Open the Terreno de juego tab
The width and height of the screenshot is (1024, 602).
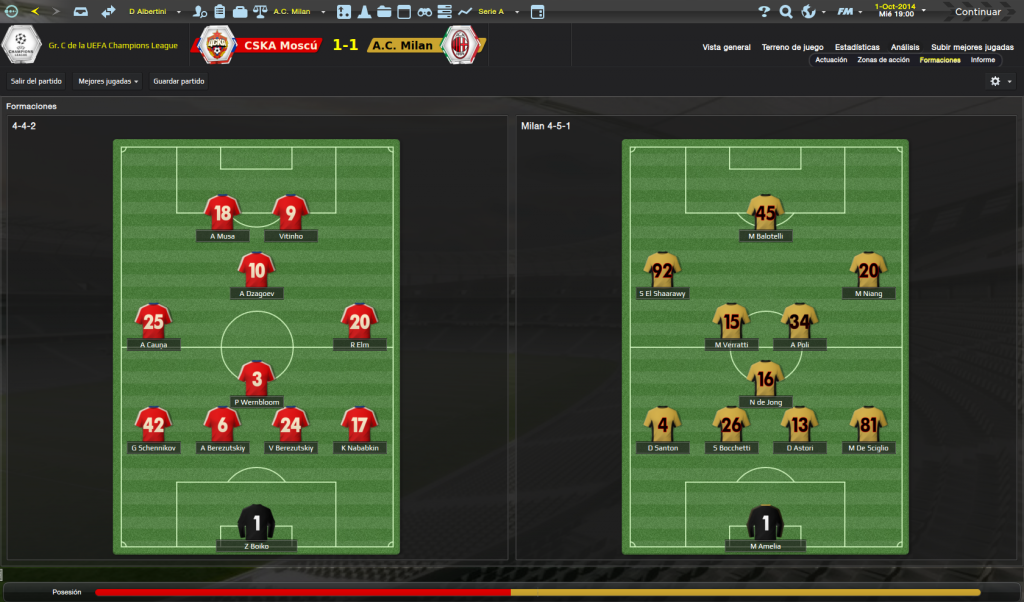coord(792,47)
